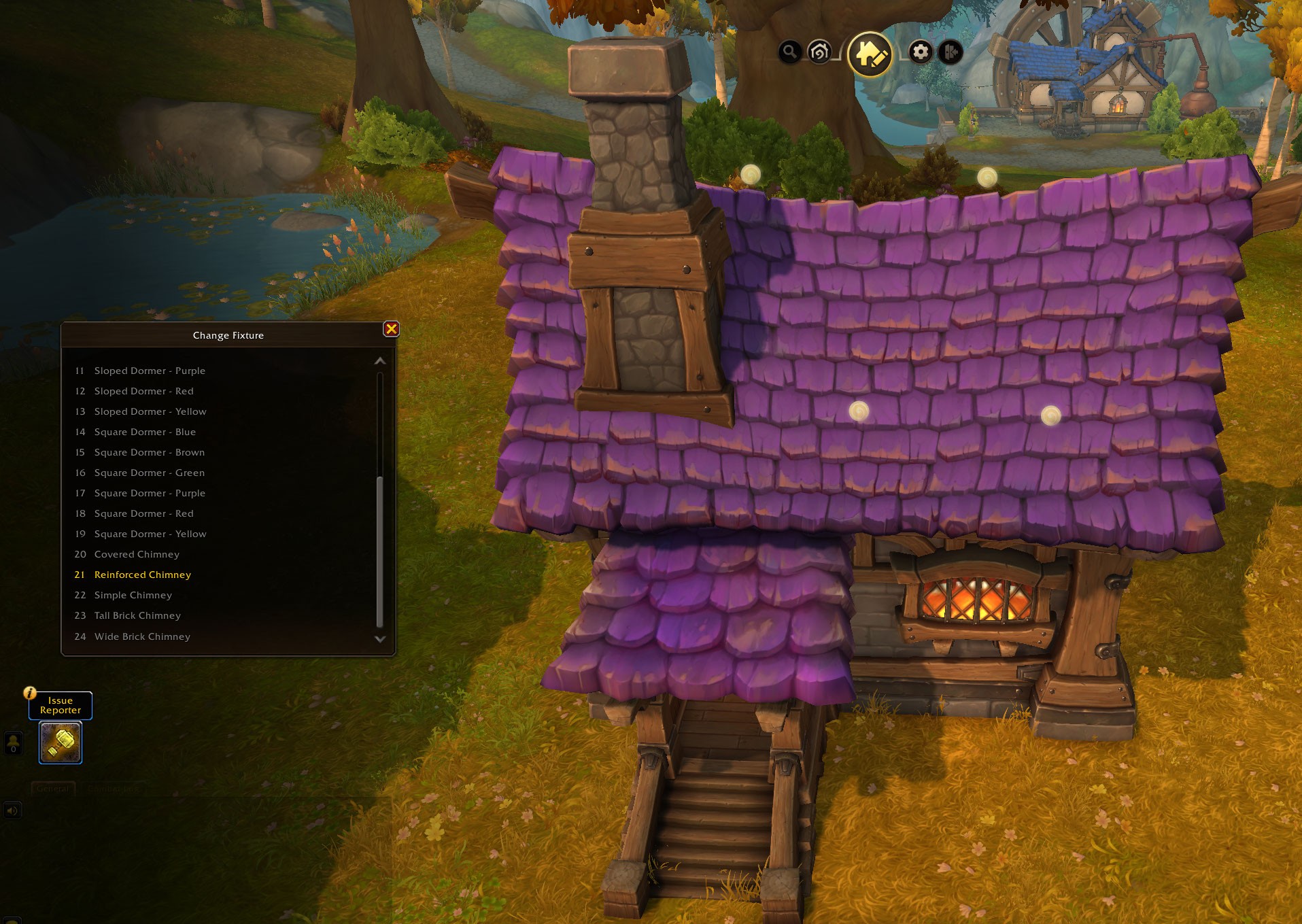This screenshot has height=924, width=1302.
Task: Pick the Sloped Dormer - Yellow entry
Action: coord(150,411)
